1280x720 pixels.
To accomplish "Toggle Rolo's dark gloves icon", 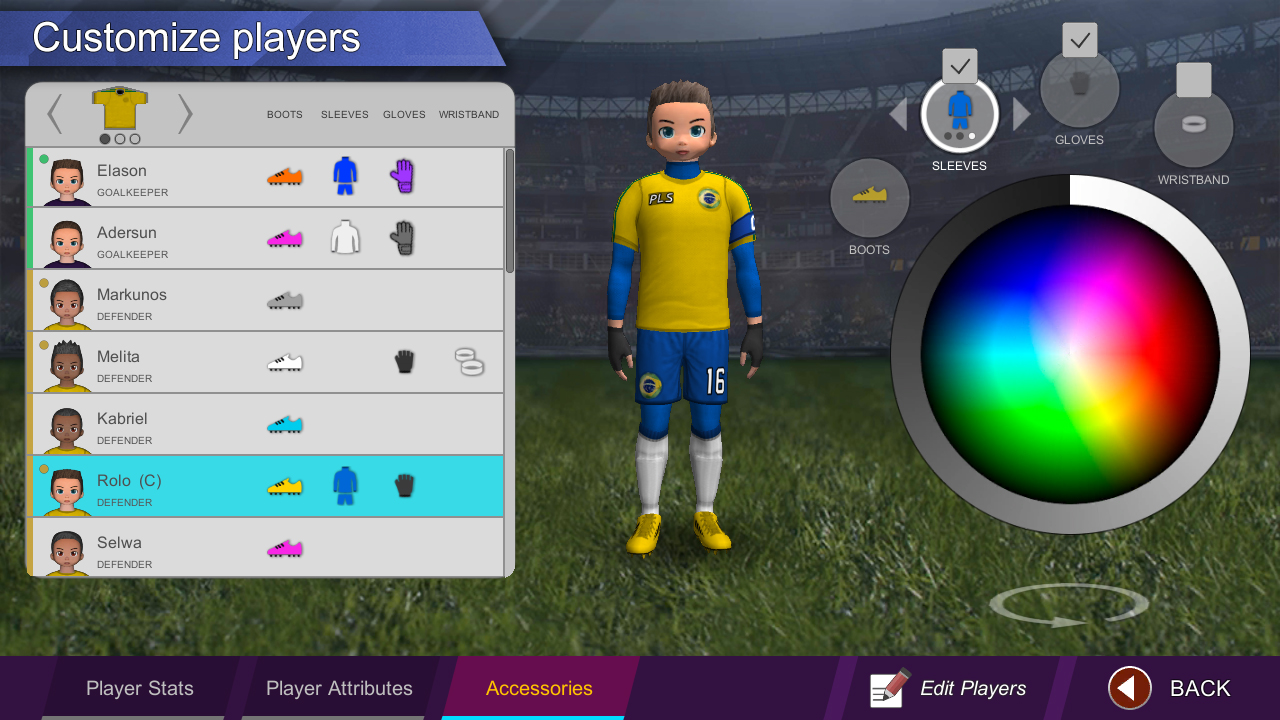I will pyautogui.click(x=404, y=485).
